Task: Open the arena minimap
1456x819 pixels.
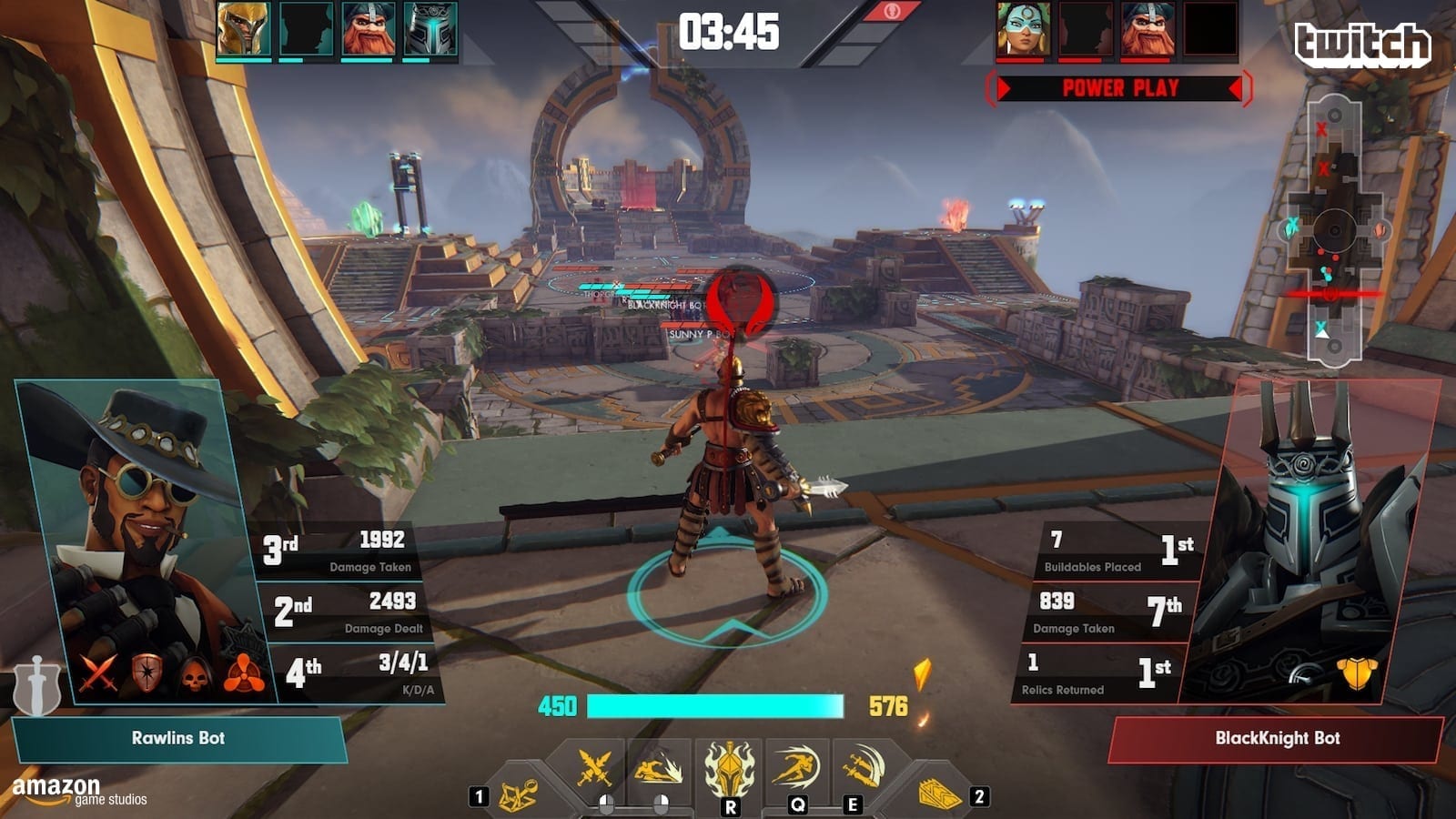Action: tap(1333, 232)
